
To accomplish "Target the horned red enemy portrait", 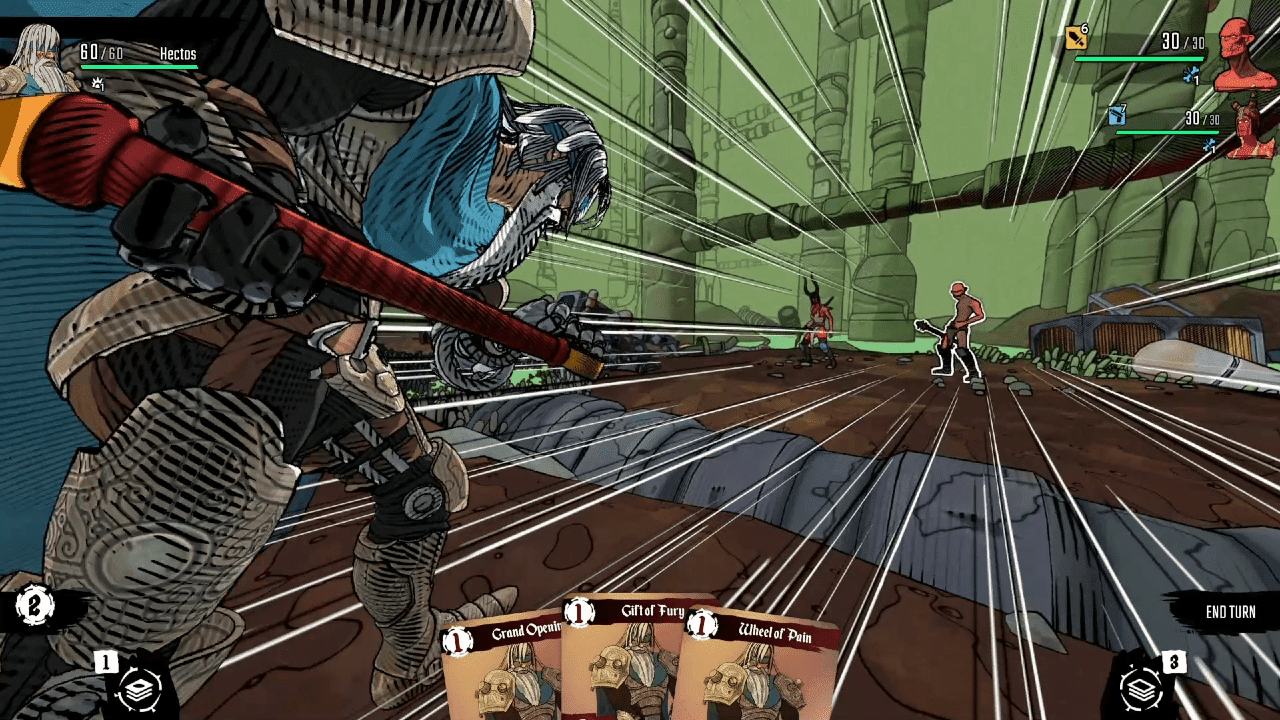I will [1250, 128].
